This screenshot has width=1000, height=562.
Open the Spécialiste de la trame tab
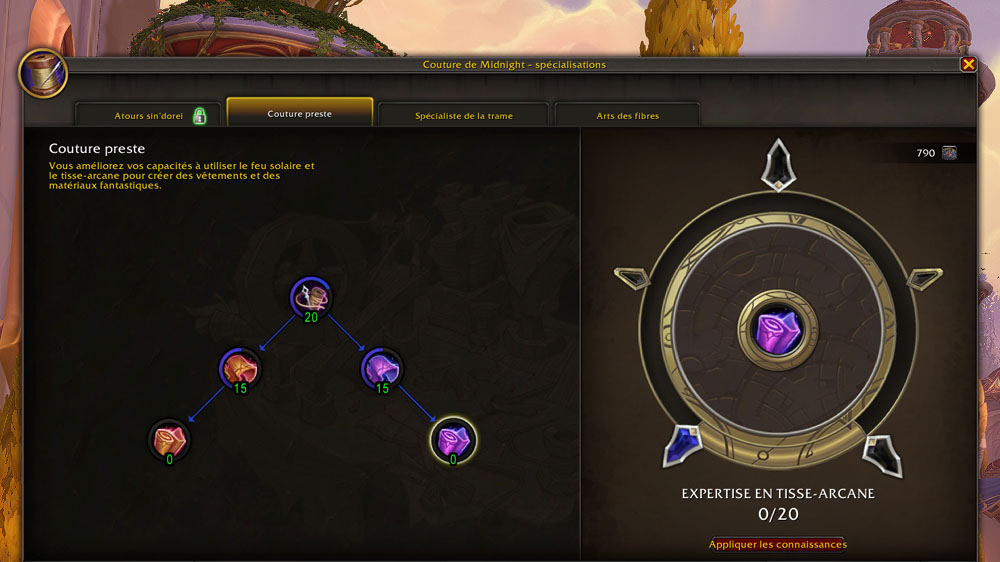tap(464, 116)
